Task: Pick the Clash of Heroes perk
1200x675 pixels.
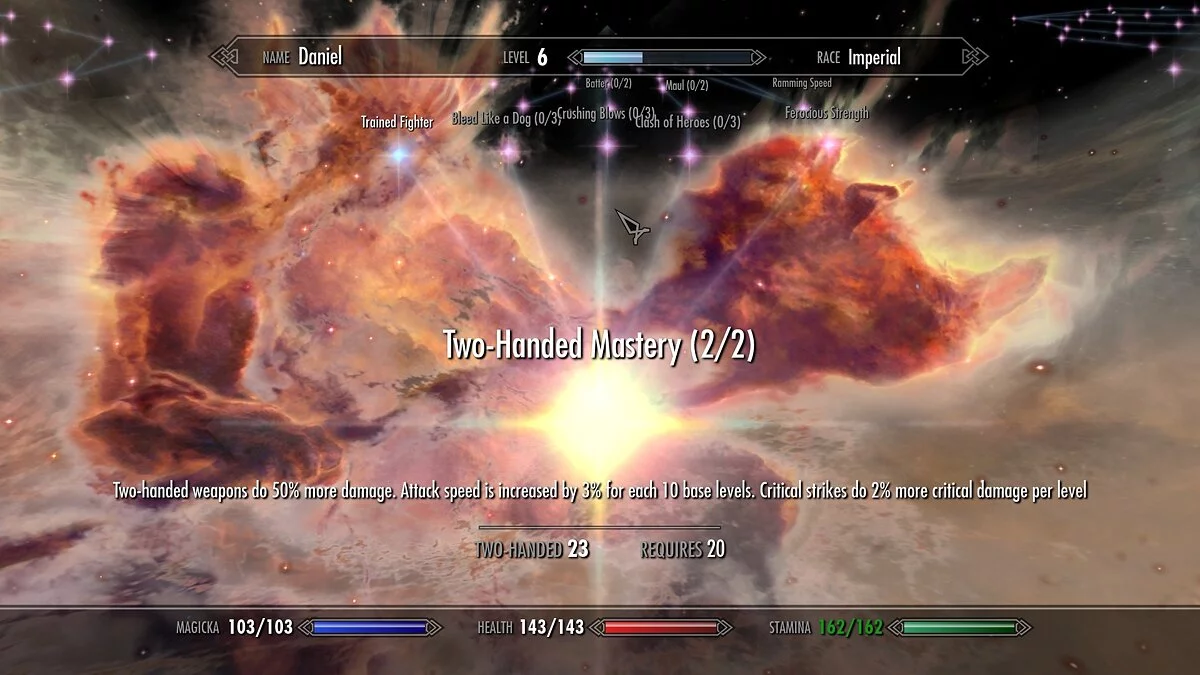Action: click(x=688, y=122)
